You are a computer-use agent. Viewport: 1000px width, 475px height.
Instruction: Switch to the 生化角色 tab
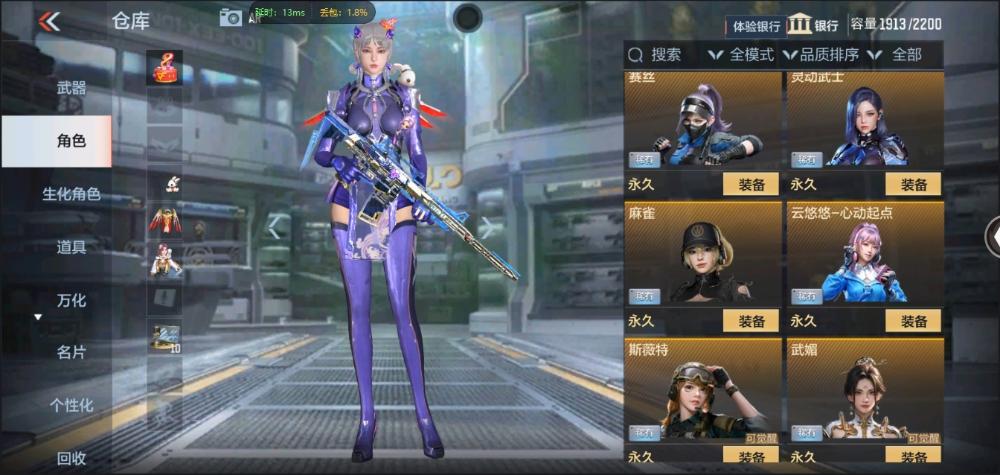point(71,194)
